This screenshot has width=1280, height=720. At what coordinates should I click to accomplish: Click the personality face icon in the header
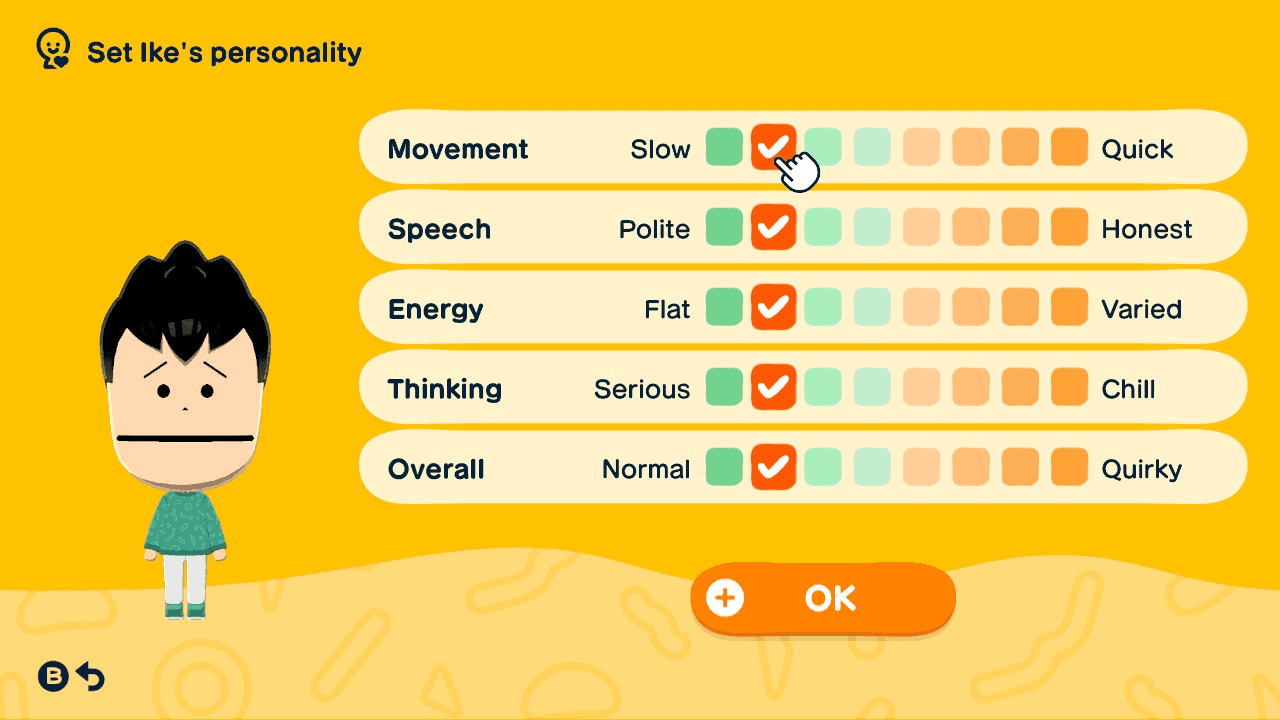pos(51,45)
